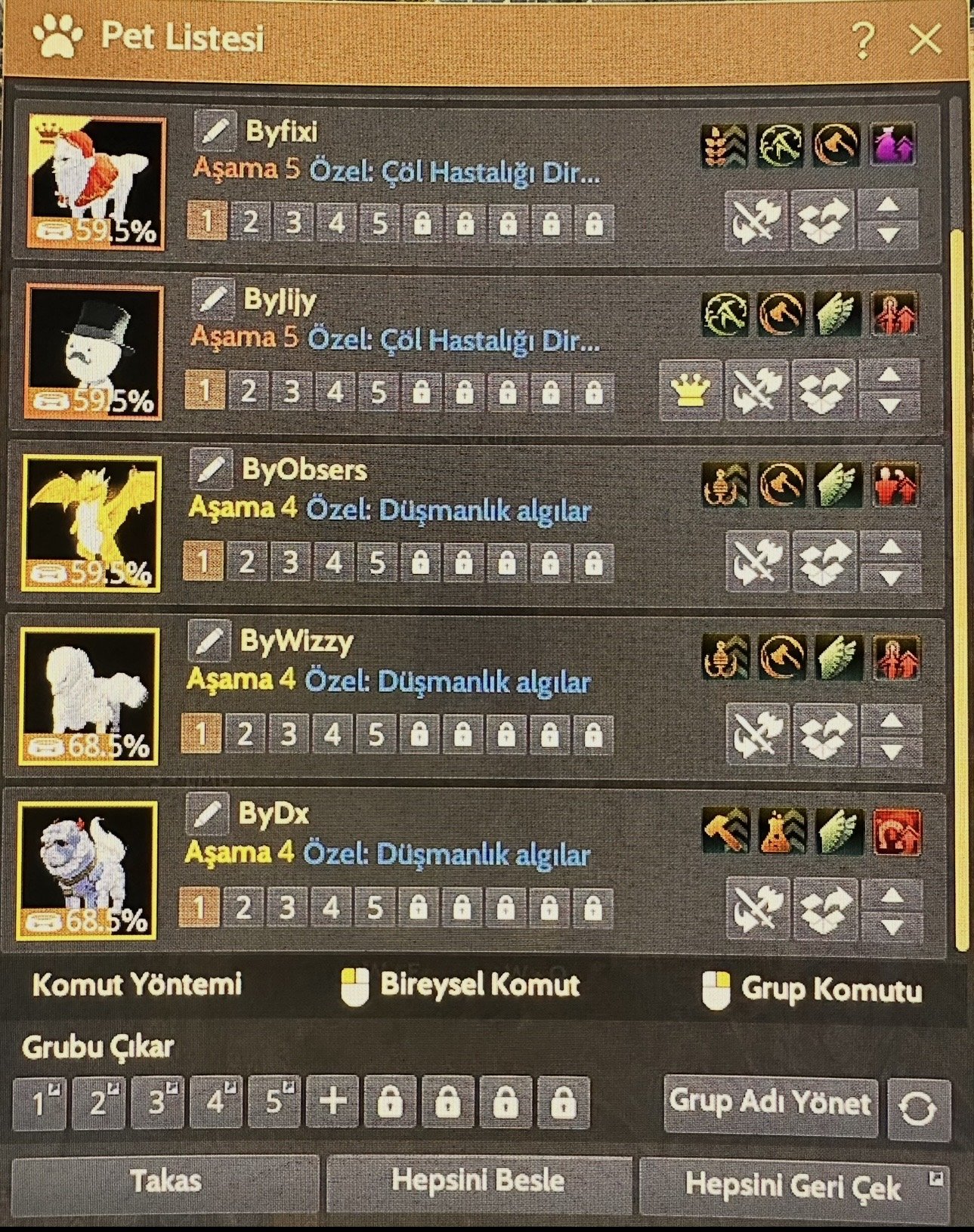The width and height of the screenshot is (974, 1232).
Task: Open the crossed-weapons equip icon for ByObsers
Action: pos(756,562)
